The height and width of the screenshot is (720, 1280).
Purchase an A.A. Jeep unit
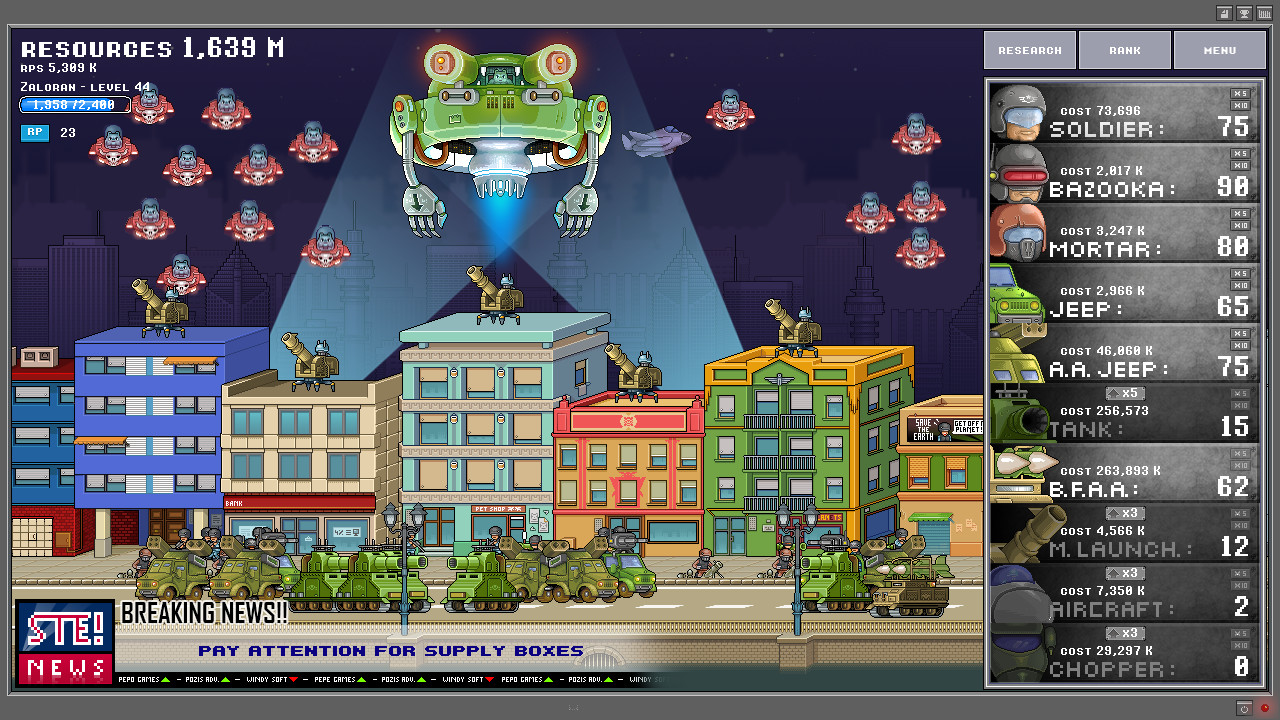pyautogui.click(x=1015, y=355)
